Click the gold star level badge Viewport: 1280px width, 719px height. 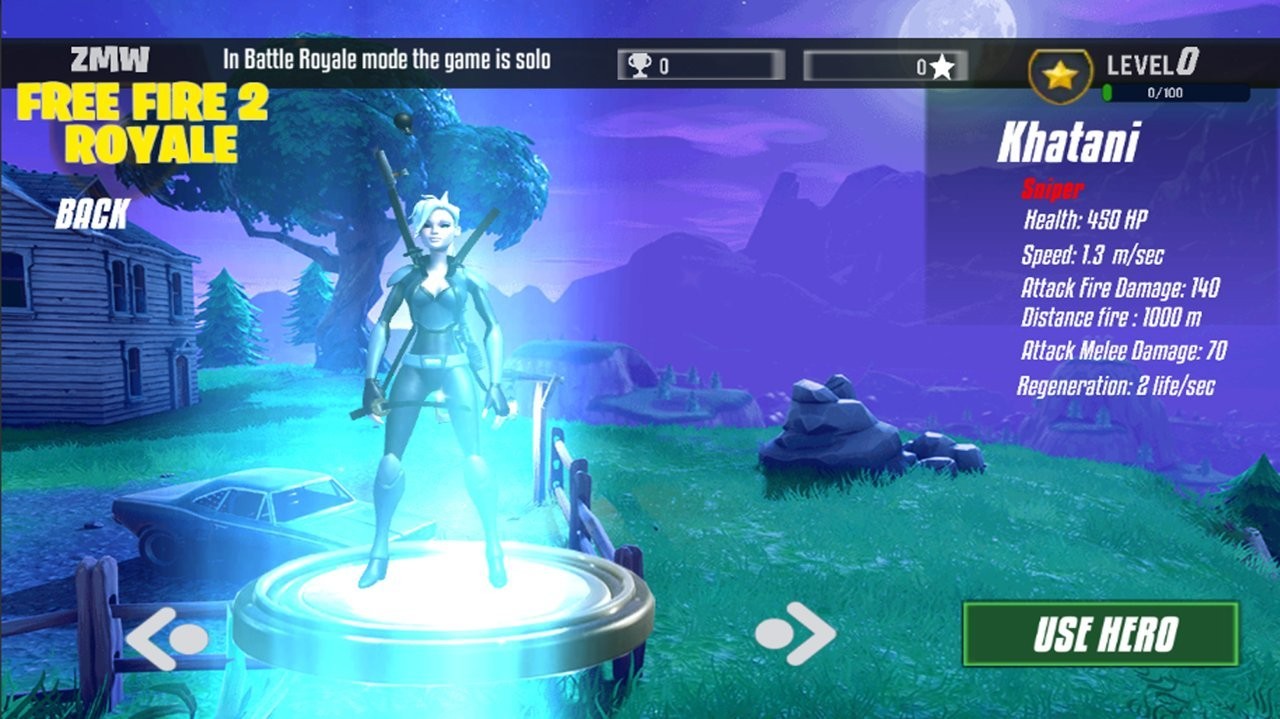coord(1060,75)
